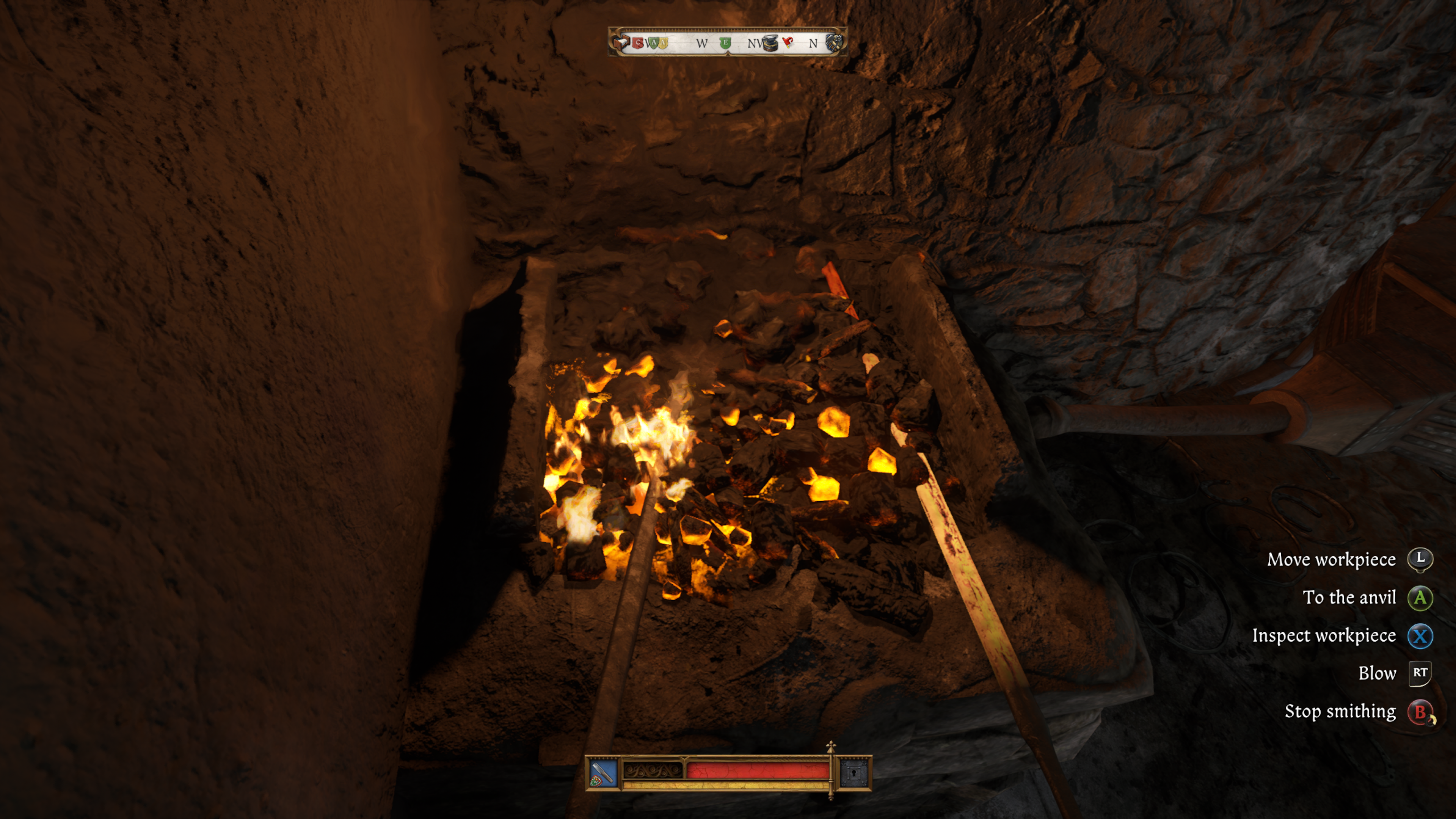Select the hammer and tongs smithy marker
Viewport: 1456px width, 819px height.
point(834,42)
